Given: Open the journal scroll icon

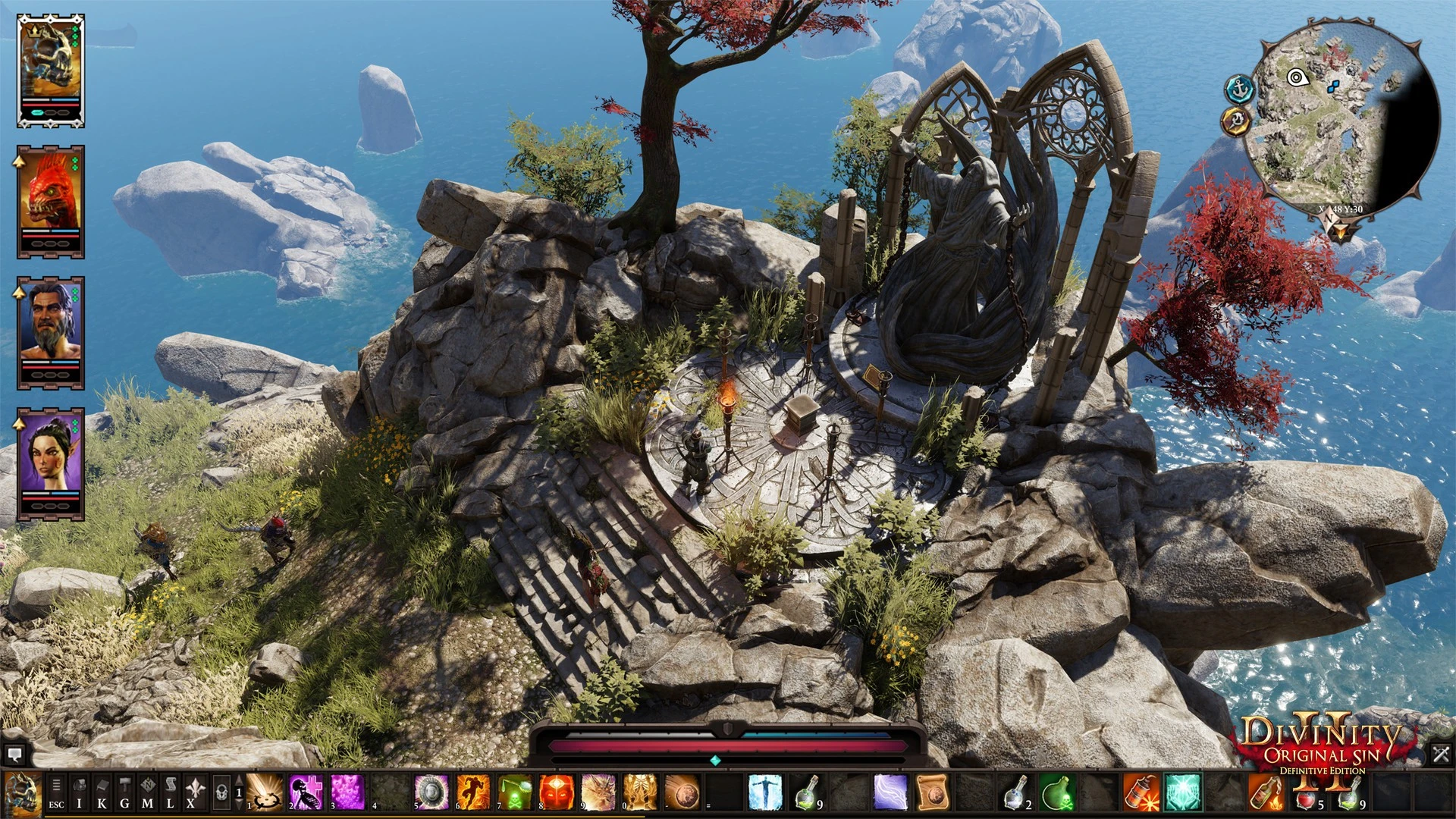Looking at the screenshot, I should pyautogui.click(x=171, y=793).
